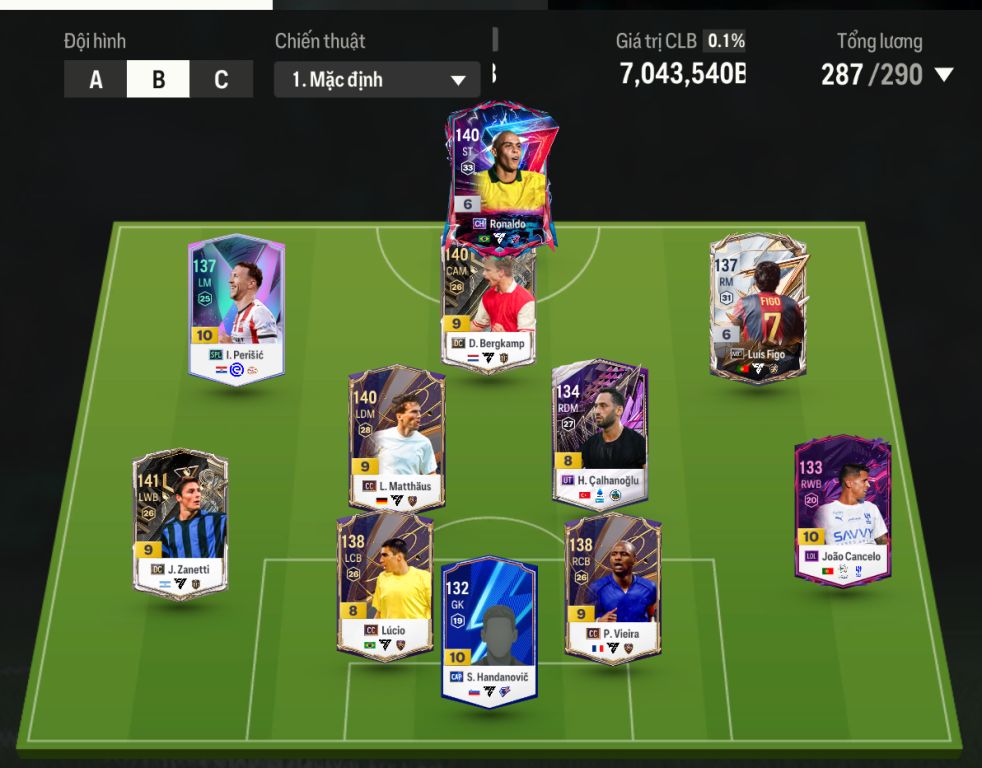Select goalkeeper S. Handanovič card
This screenshot has width=982, height=768.
489,630
